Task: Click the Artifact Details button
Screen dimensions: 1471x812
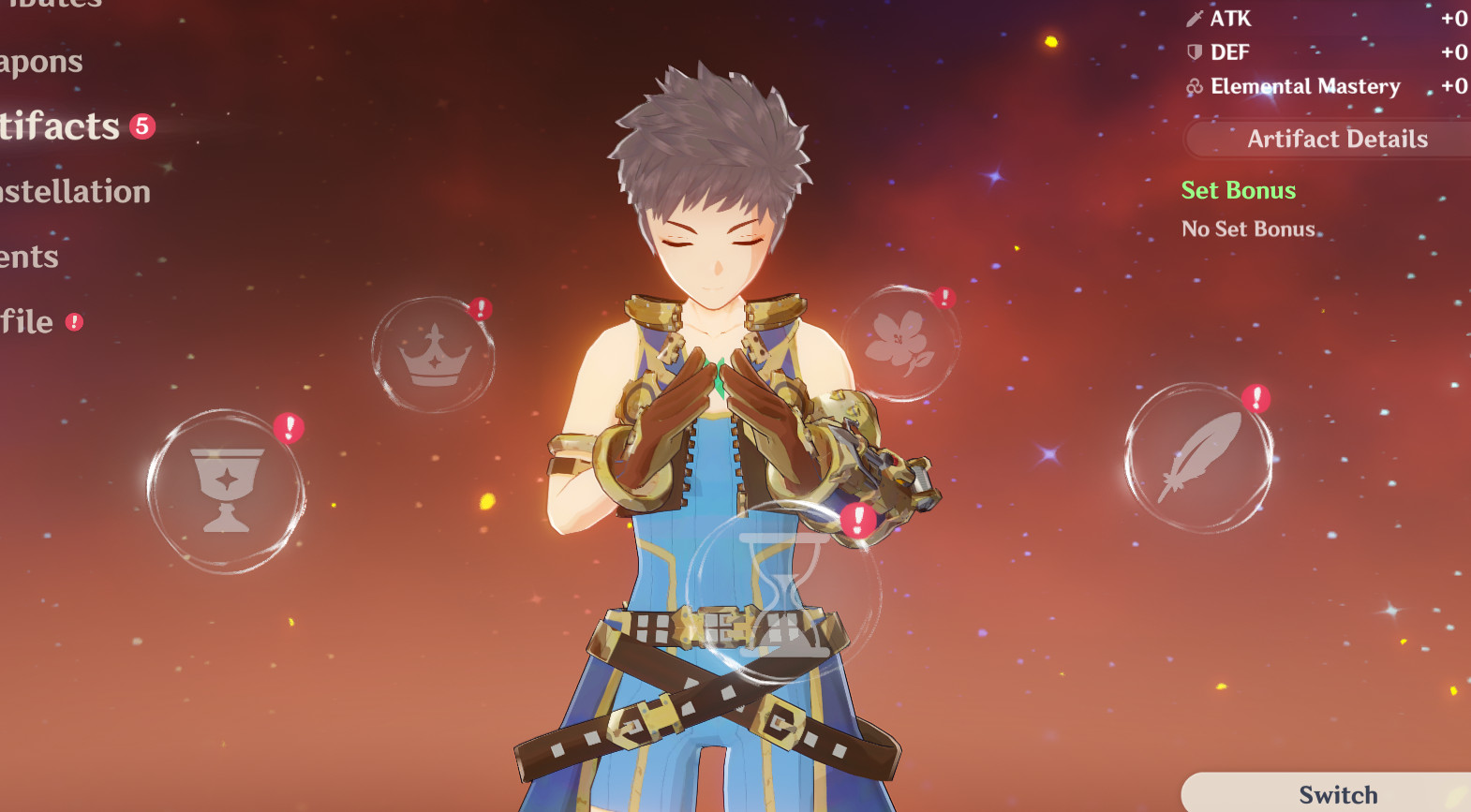Action: (1337, 139)
